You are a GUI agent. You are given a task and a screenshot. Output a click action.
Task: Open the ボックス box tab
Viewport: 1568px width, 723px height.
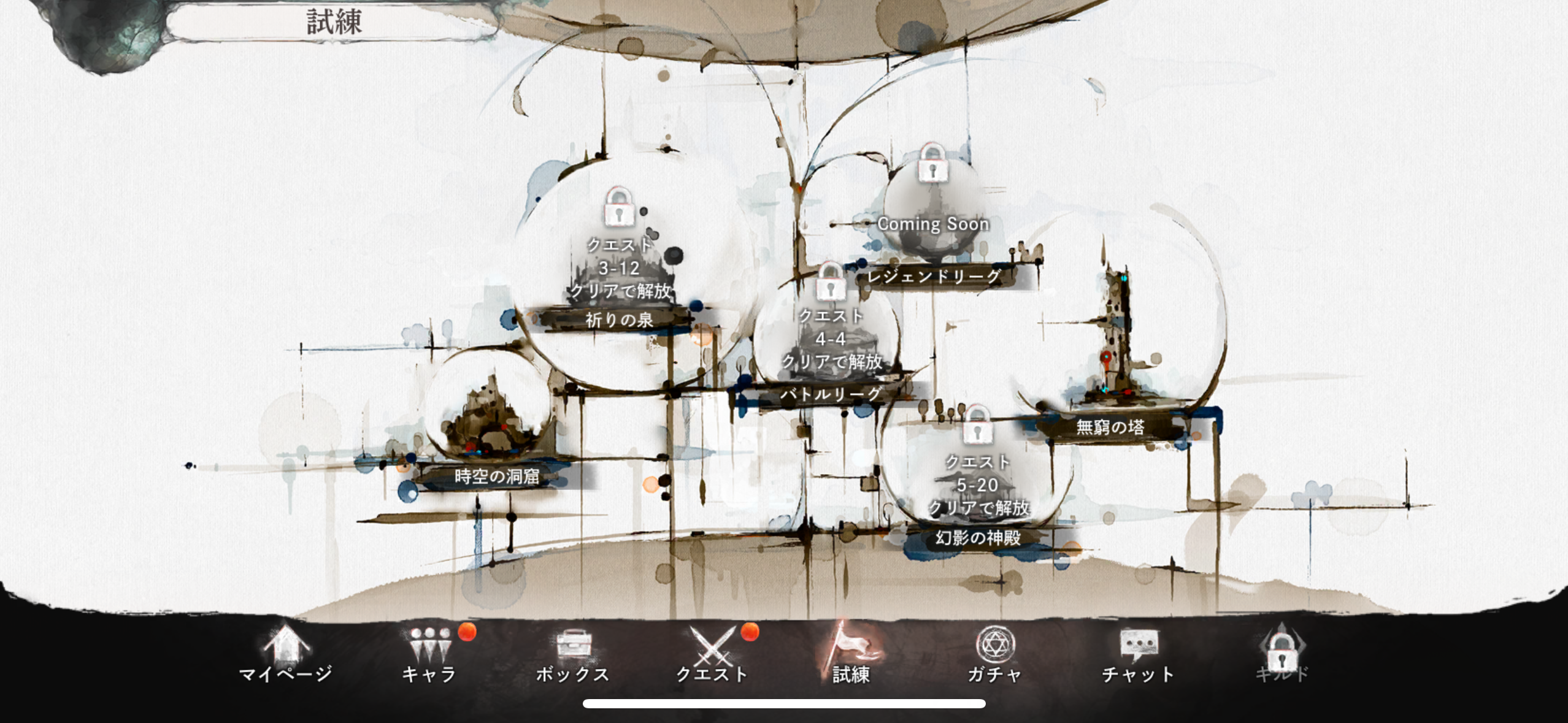pyautogui.click(x=573, y=654)
